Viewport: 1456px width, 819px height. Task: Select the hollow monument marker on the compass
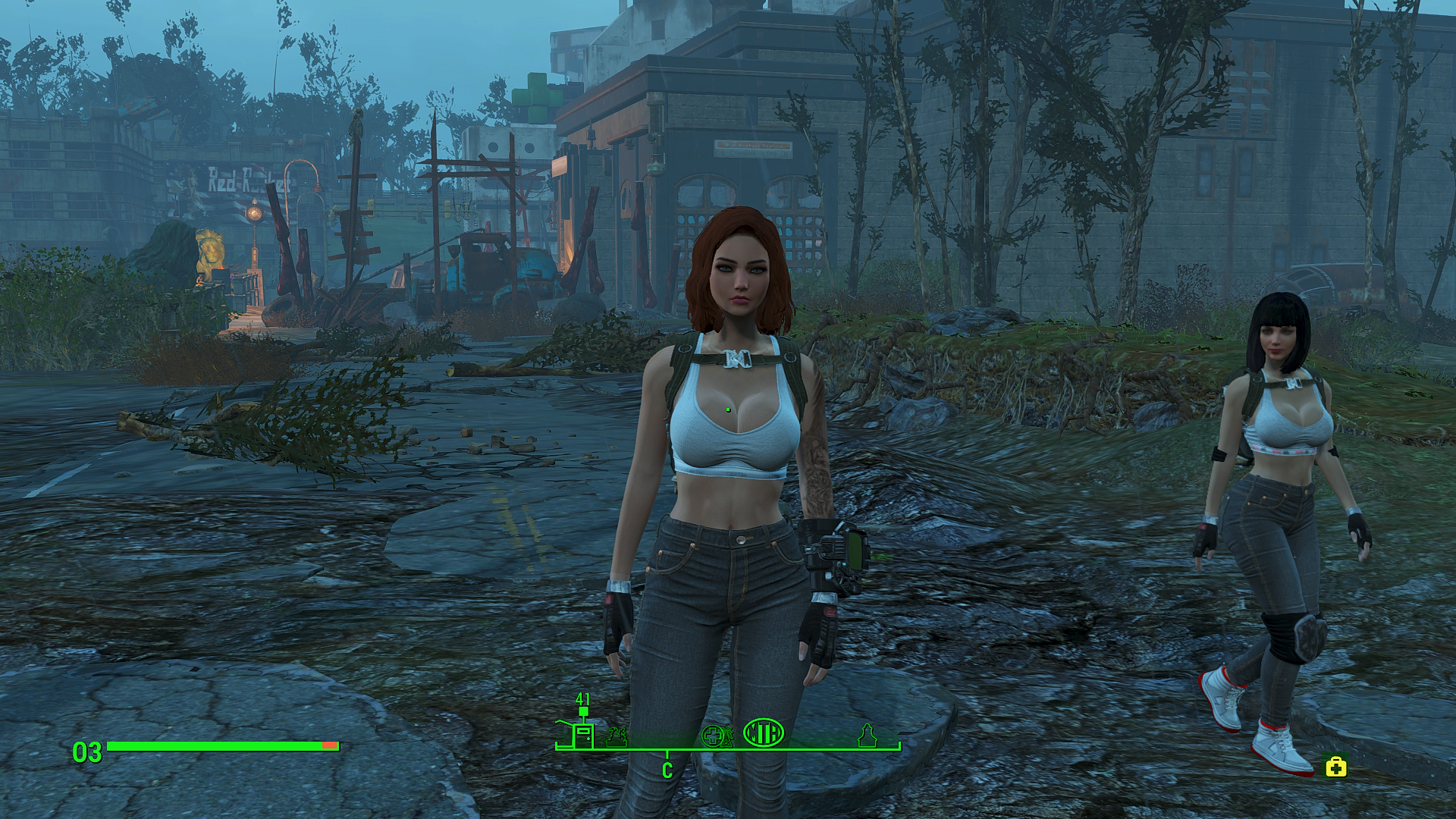click(867, 735)
